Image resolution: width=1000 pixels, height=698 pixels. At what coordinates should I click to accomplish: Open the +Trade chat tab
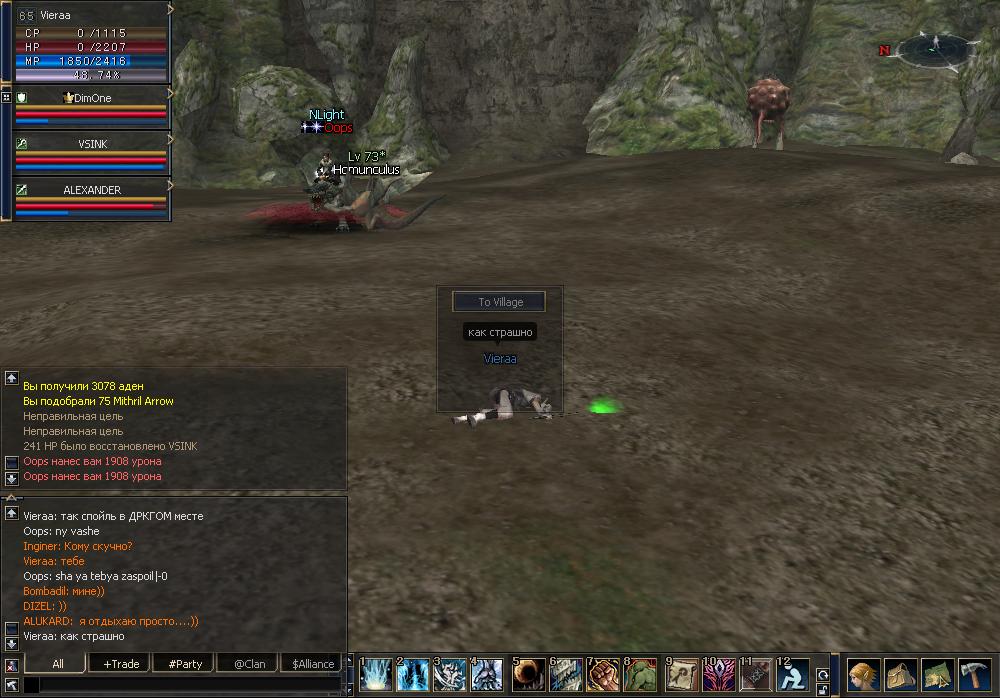tap(121, 663)
